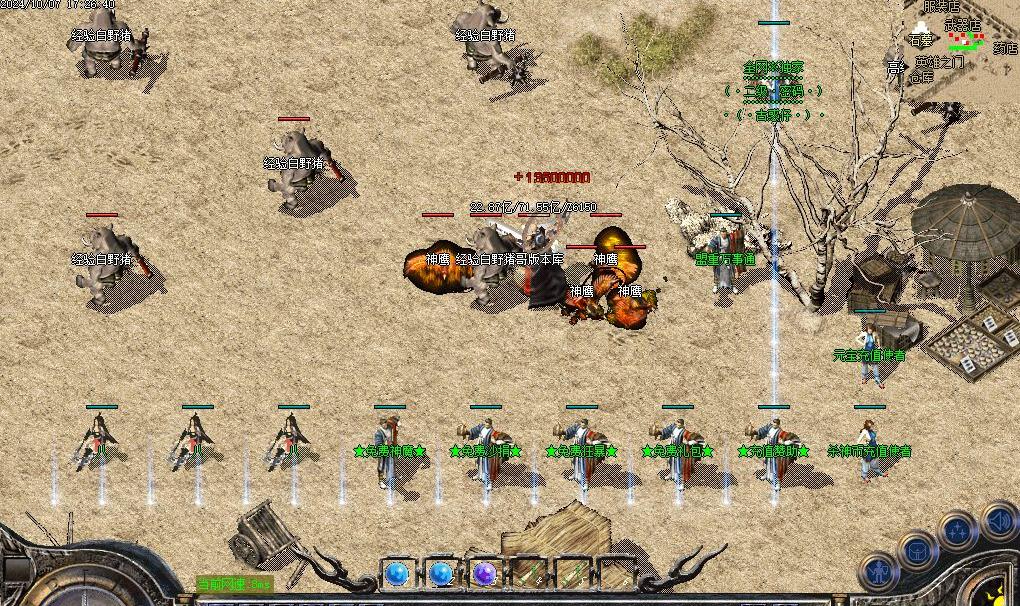Viewport: 1020px width, 606px height.
Task: Open the bag inventory button
Action: click(917, 550)
